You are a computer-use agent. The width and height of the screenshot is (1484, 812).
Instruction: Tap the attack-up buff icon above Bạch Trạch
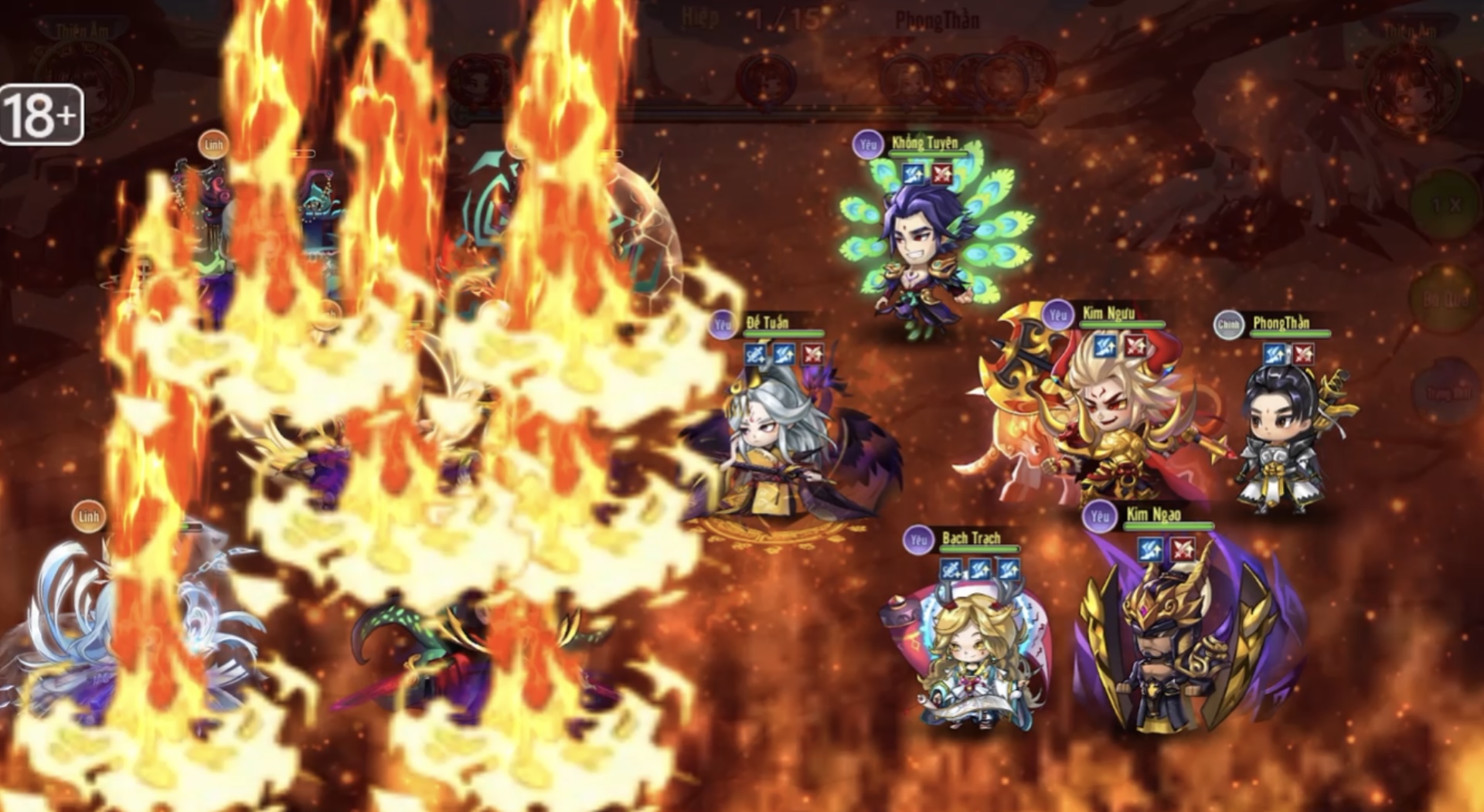951,569
